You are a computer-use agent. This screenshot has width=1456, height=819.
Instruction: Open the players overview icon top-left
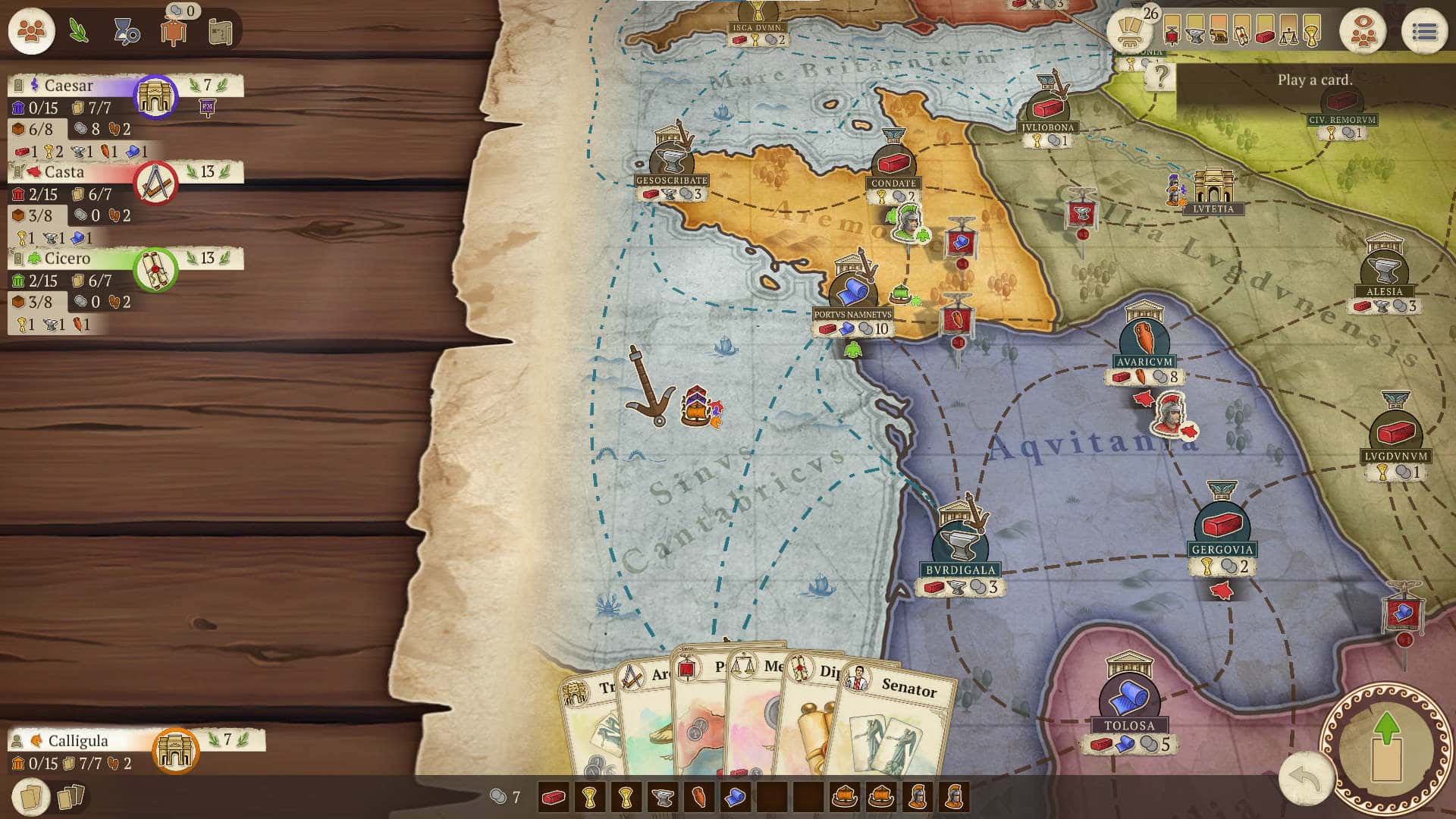30,31
